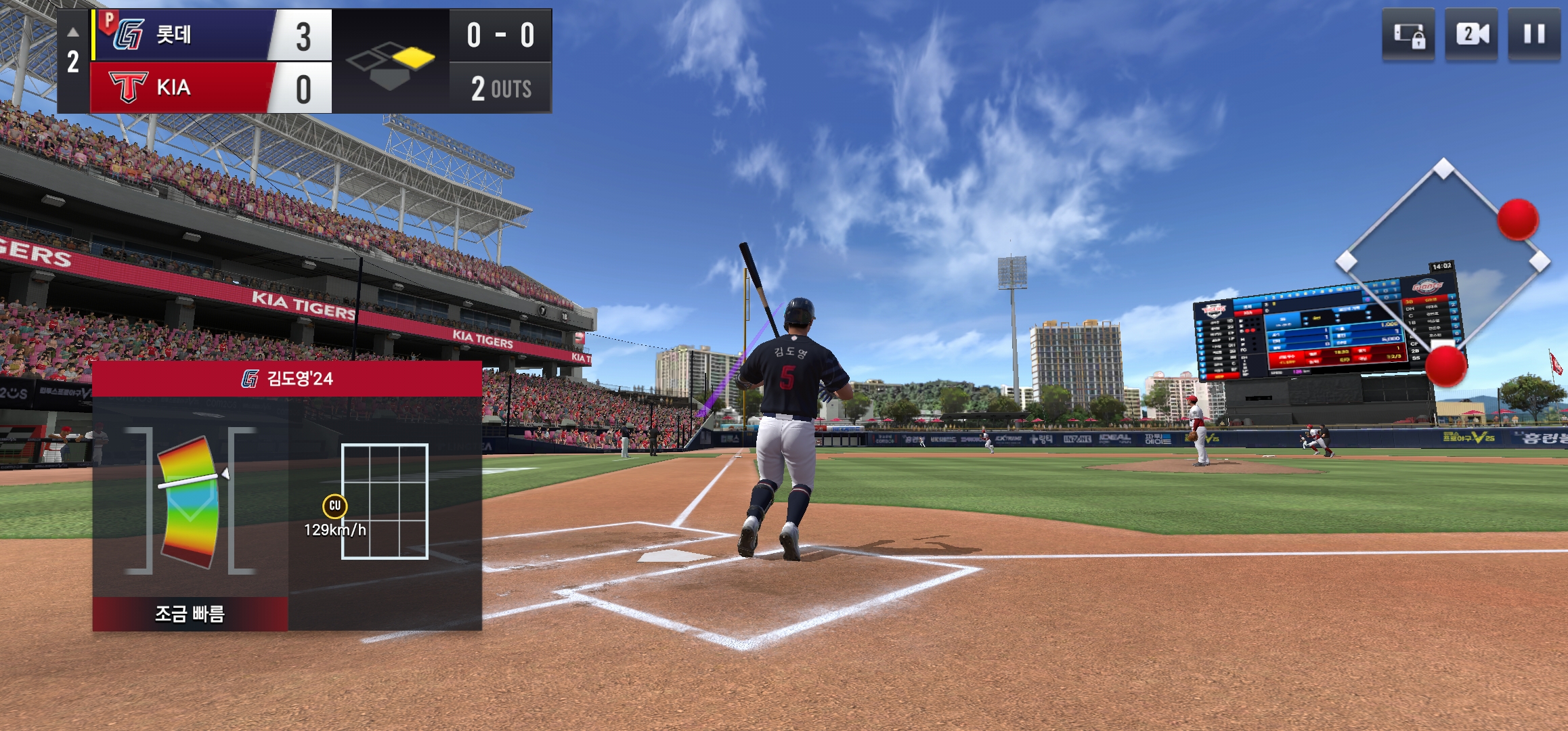This screenshot has height=731, width=1568.
Task: Pause the game
Action: [x=1534, y=35]
